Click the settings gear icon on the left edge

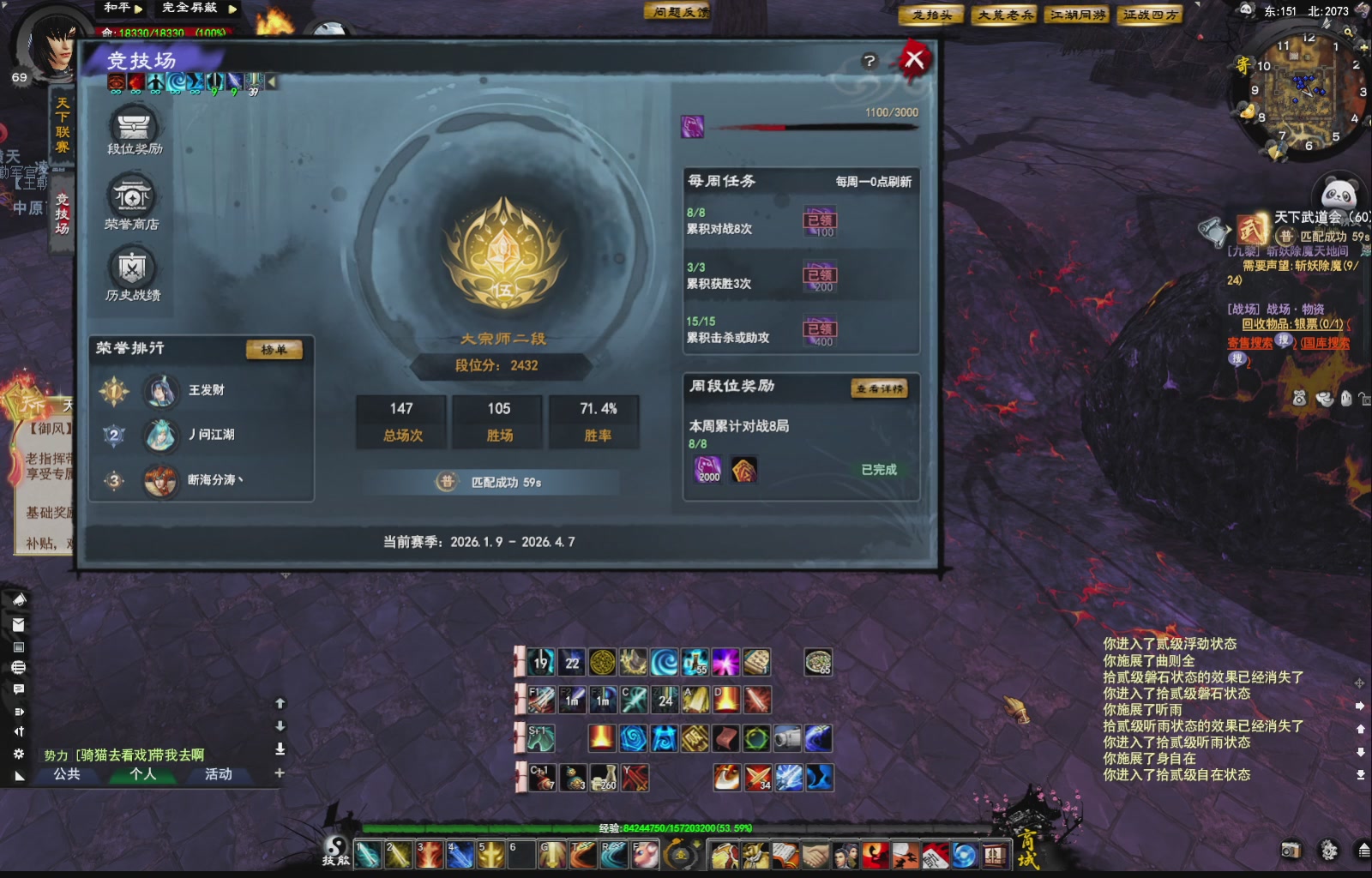[x=19, y=754]
